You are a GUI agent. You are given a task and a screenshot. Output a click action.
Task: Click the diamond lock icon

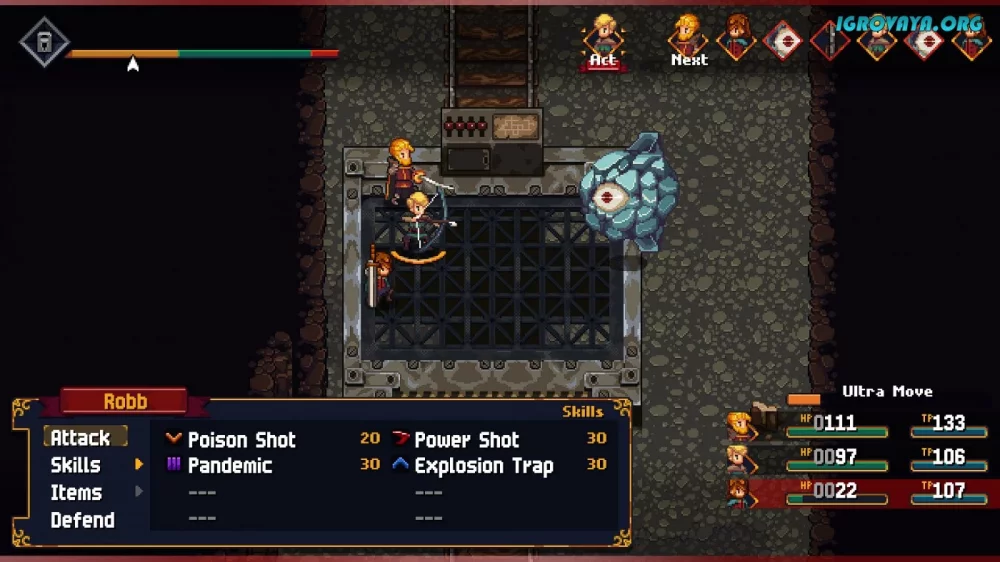(x=45, y=43)
